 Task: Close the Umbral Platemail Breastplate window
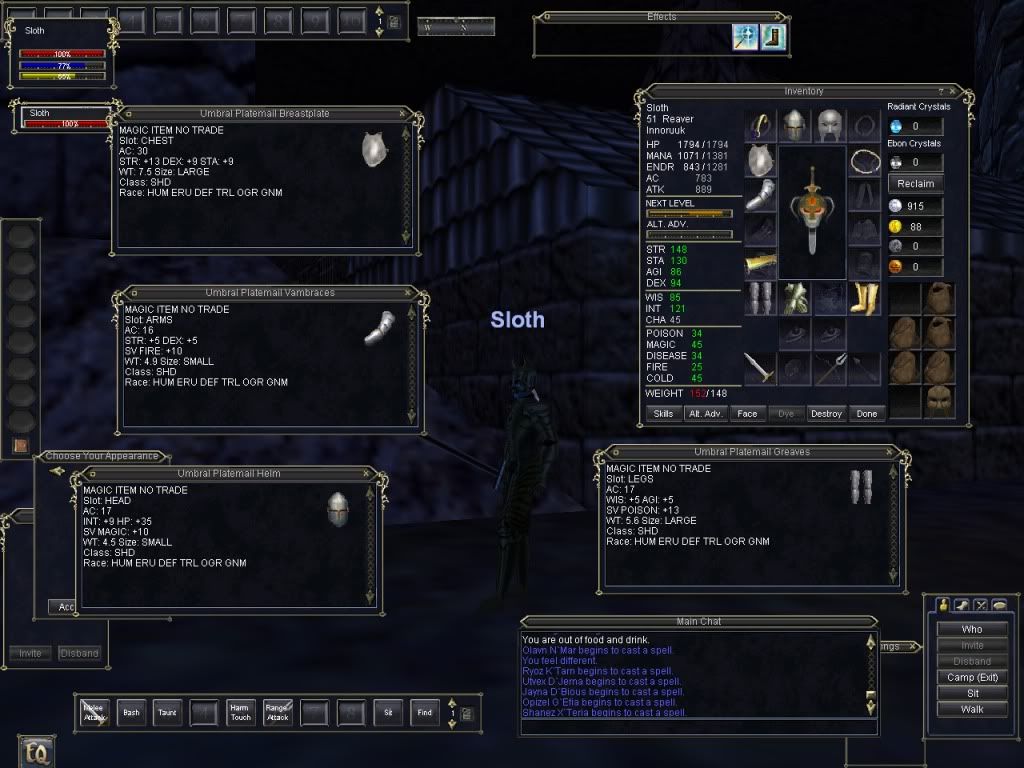(402, 114)
